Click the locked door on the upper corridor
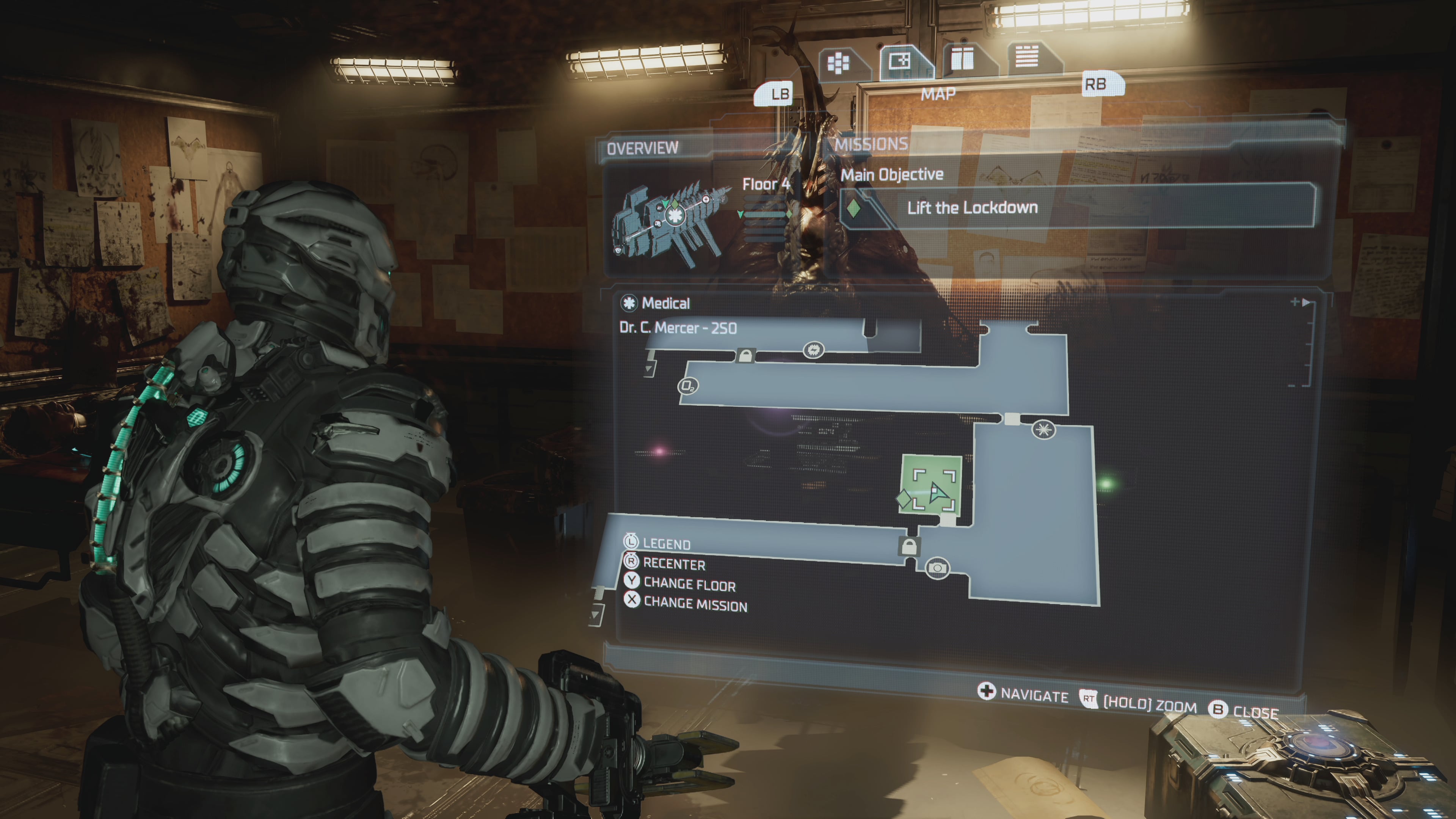 (x=745, y=356)
